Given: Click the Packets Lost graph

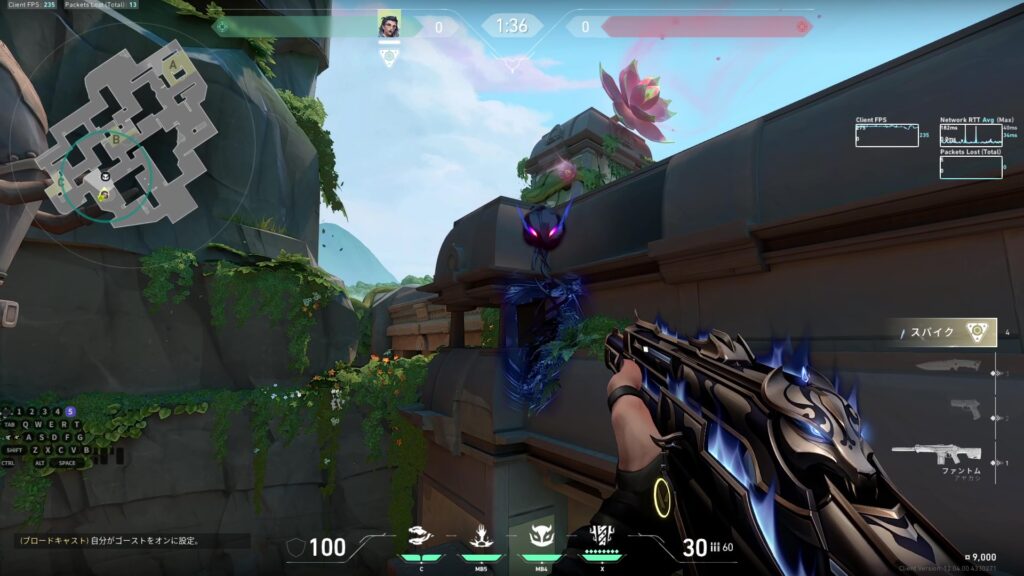Looking at the screenshot, I should point(970,167).
